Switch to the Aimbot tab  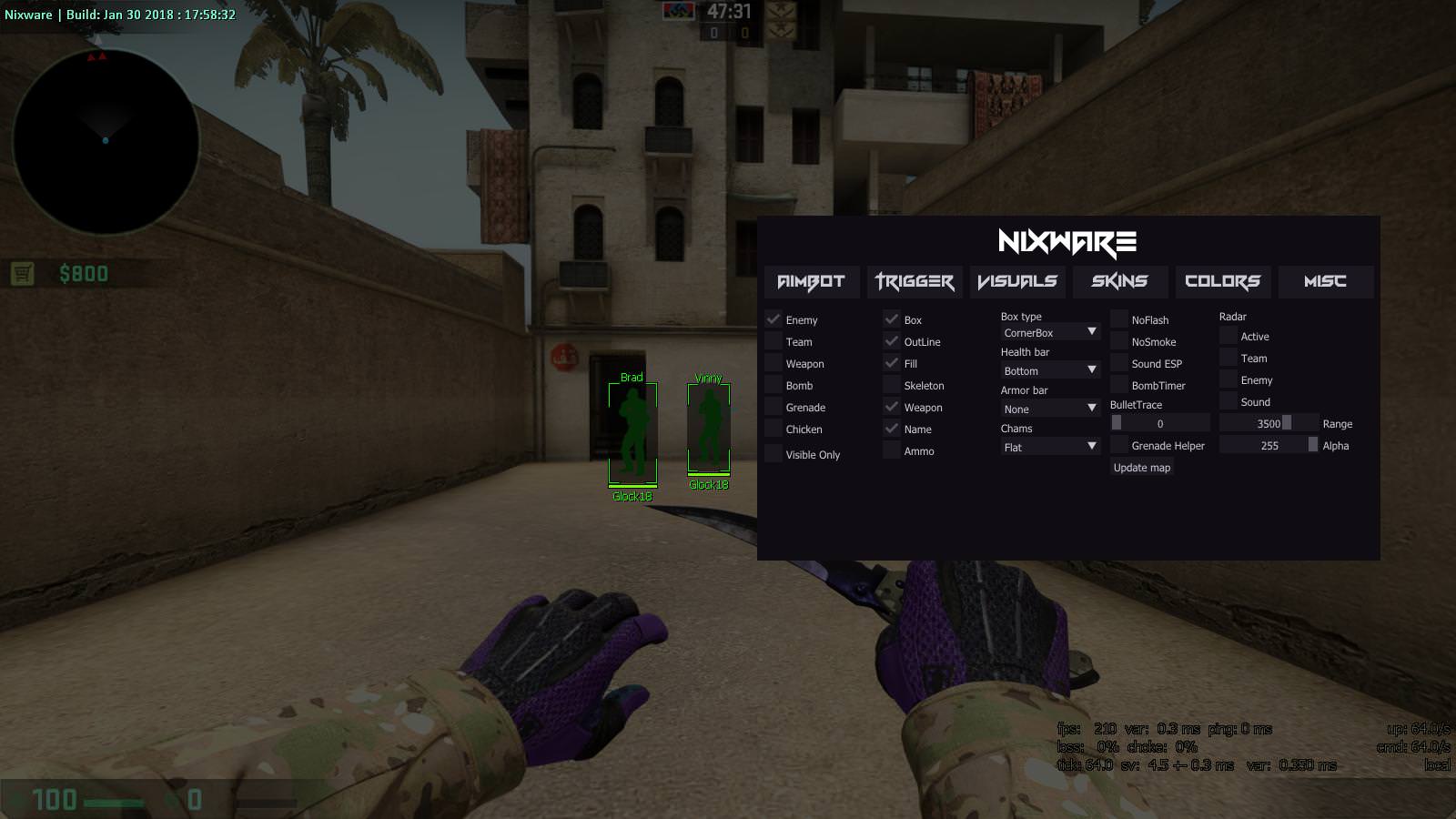point(811,282)
